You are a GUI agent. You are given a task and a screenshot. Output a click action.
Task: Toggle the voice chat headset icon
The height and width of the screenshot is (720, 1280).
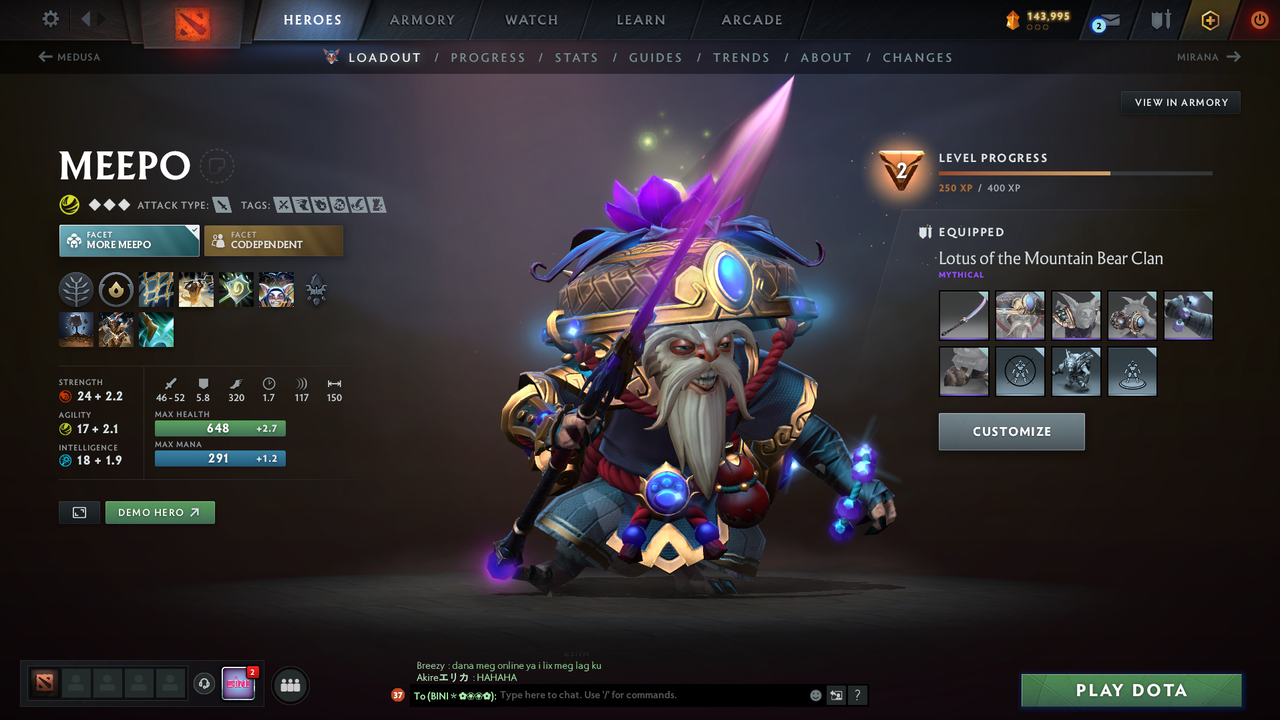[206, 683]
